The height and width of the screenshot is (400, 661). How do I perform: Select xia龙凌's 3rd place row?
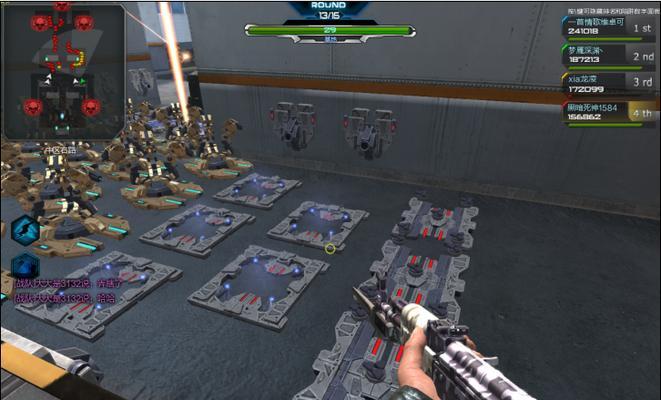[610, 83]
